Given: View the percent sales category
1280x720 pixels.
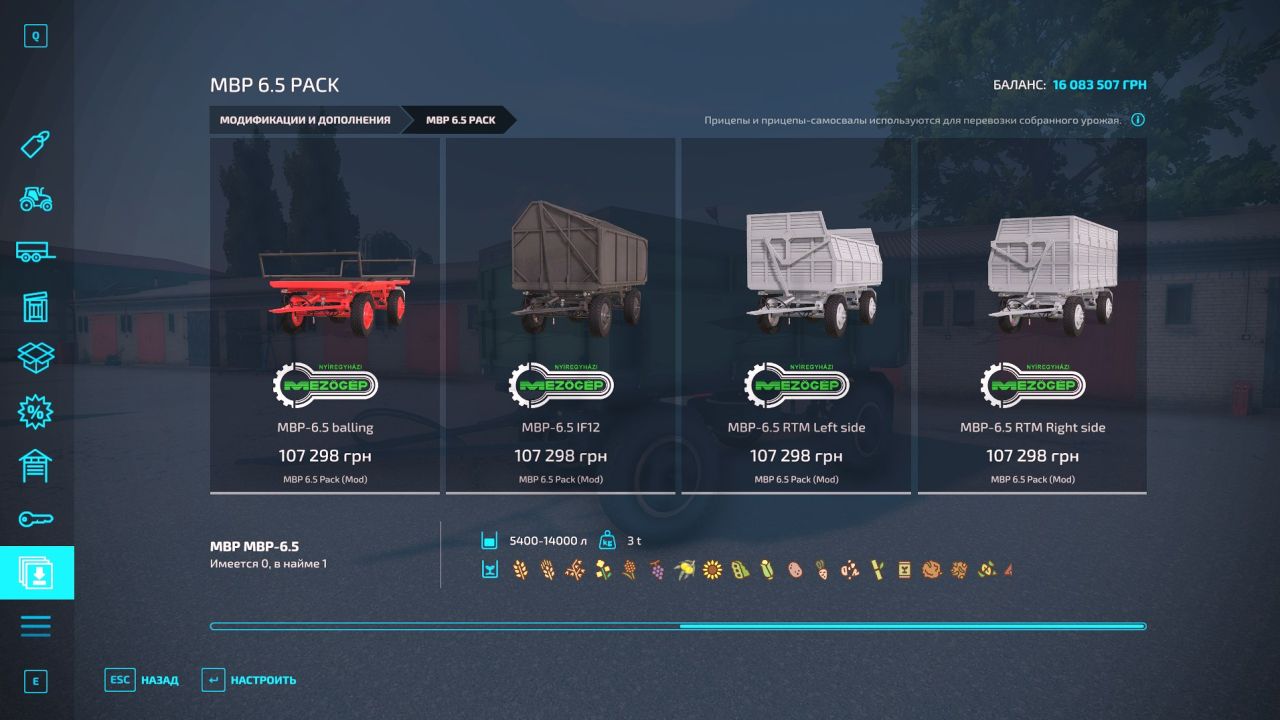Looking at the screenshot, I should point(36,411).
